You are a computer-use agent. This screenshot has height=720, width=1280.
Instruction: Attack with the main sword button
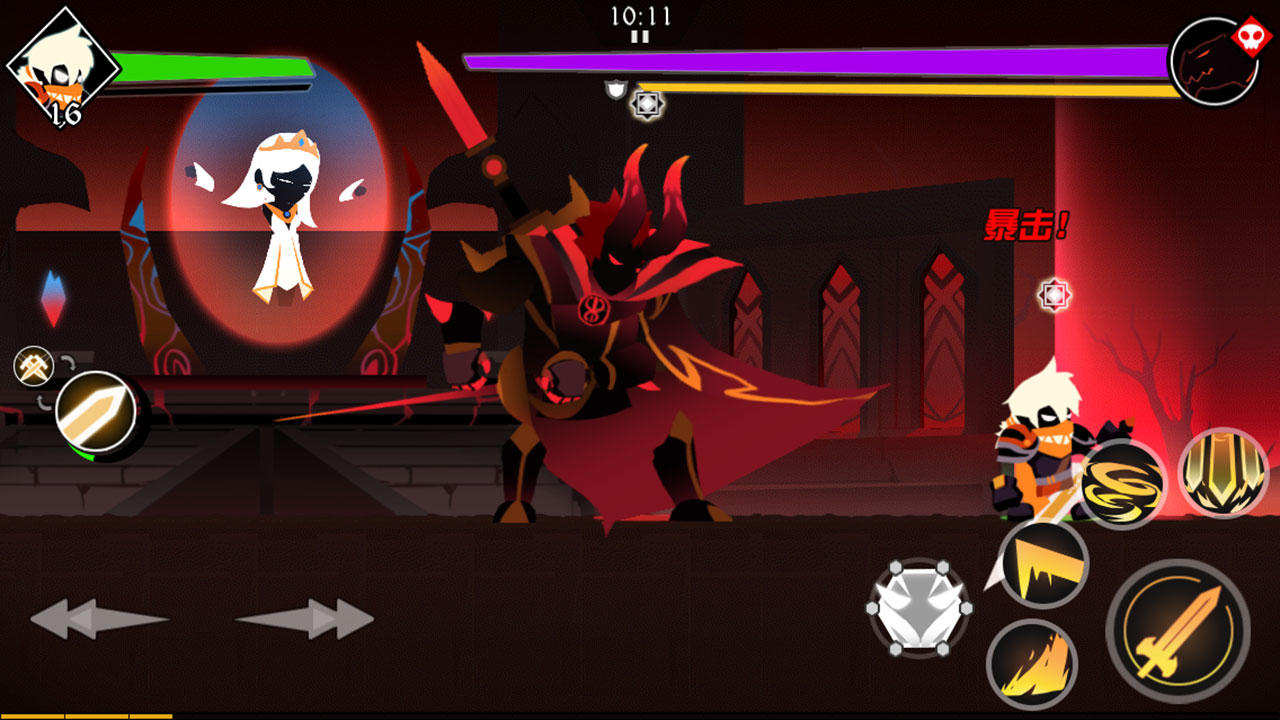point(1177,631)
